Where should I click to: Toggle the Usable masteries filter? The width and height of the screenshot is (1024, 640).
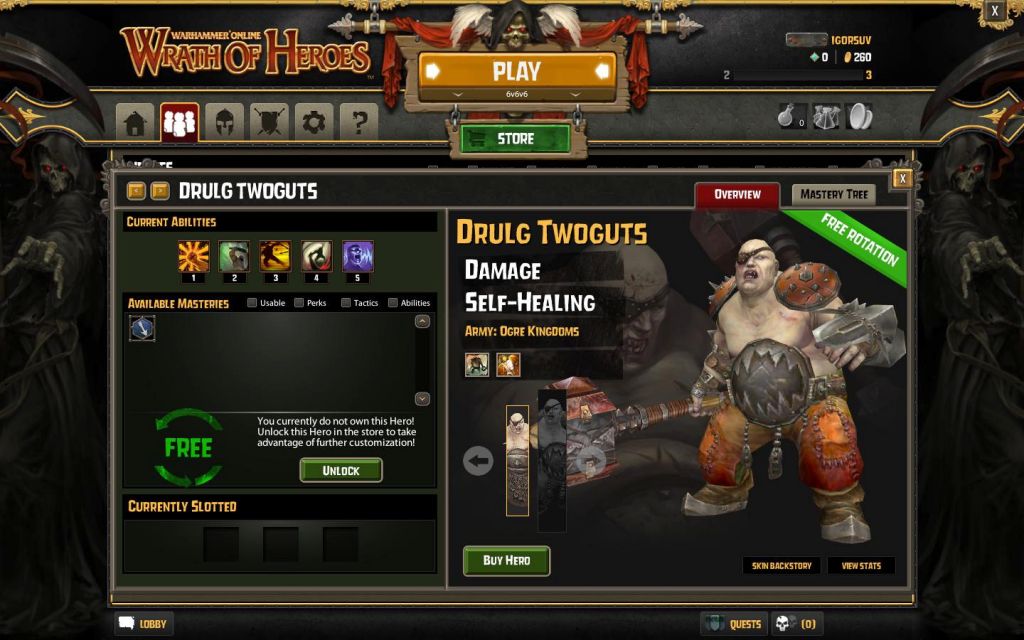click(x=253, y=303)
